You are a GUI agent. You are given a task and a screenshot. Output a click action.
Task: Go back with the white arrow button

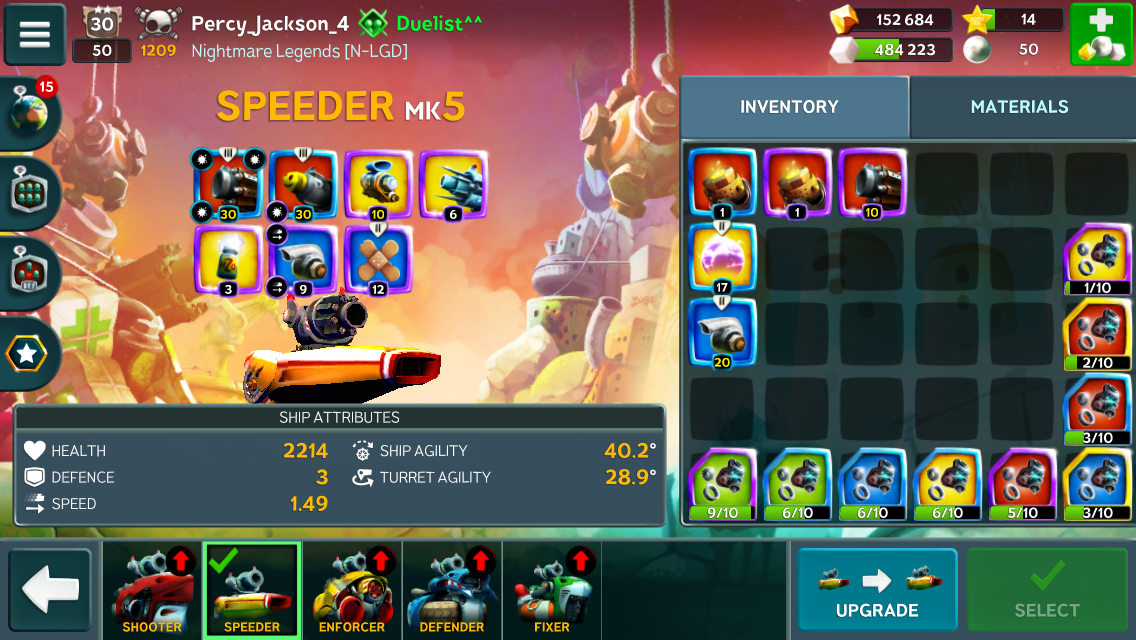click(50, 591)
